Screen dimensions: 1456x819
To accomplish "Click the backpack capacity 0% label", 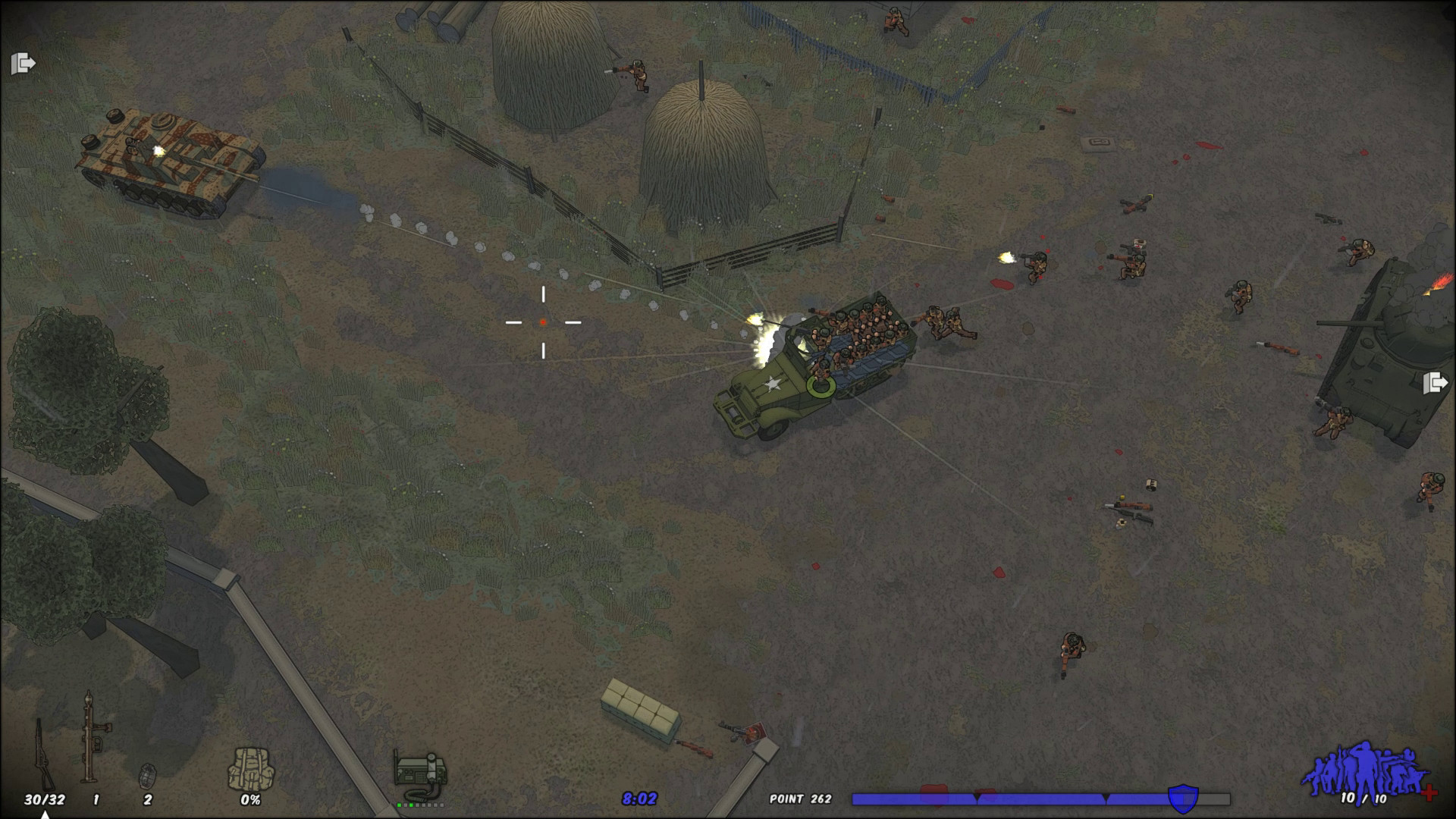I will [x=249, y=799].
